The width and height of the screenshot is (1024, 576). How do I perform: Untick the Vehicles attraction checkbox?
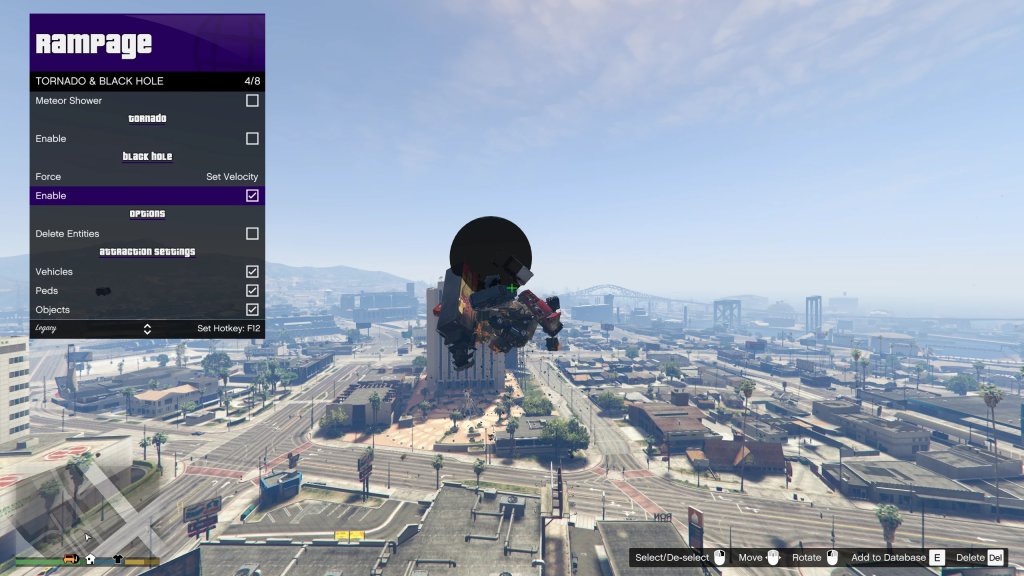[252, 272]
